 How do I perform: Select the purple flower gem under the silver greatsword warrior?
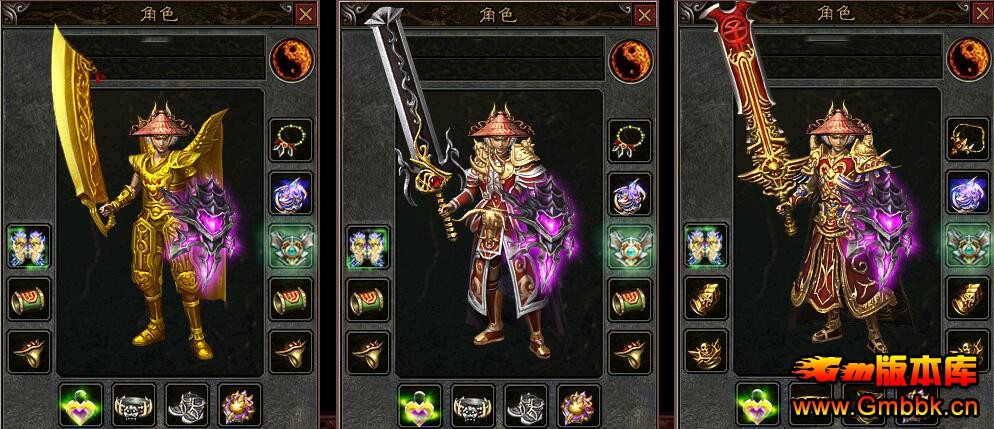pos(578,405)
